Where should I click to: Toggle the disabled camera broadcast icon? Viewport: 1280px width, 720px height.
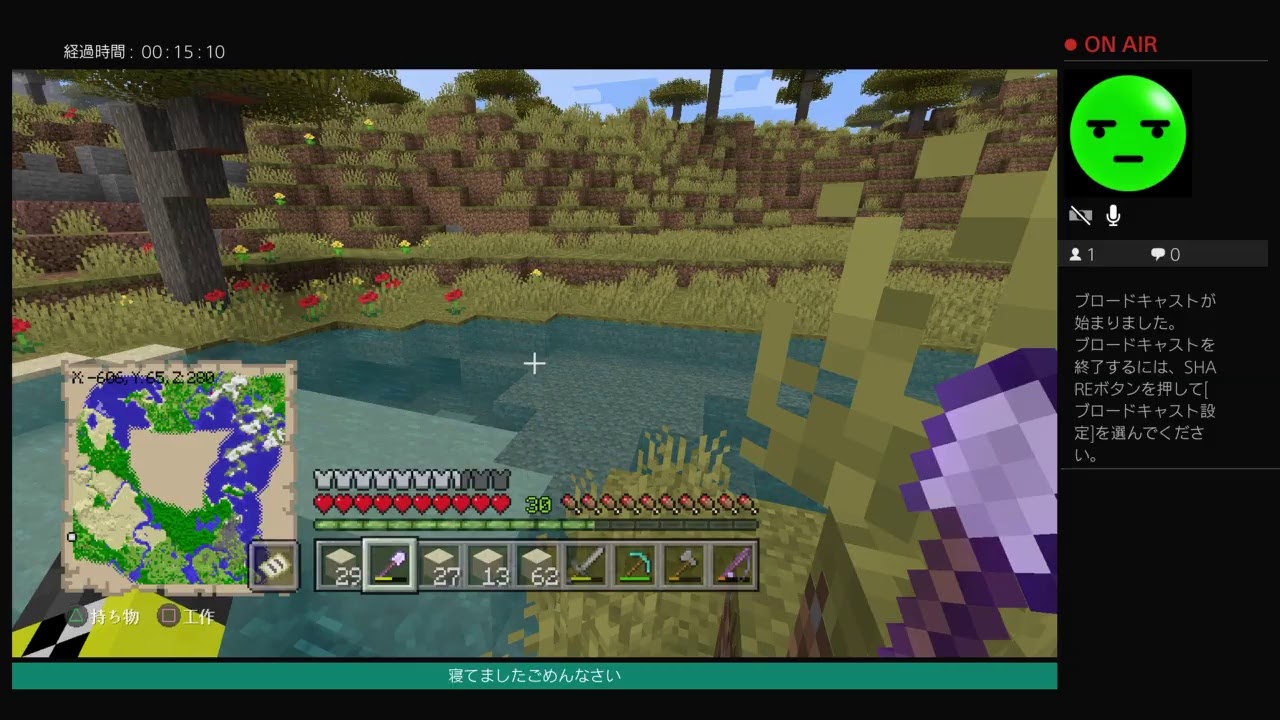click(1081, 215)
